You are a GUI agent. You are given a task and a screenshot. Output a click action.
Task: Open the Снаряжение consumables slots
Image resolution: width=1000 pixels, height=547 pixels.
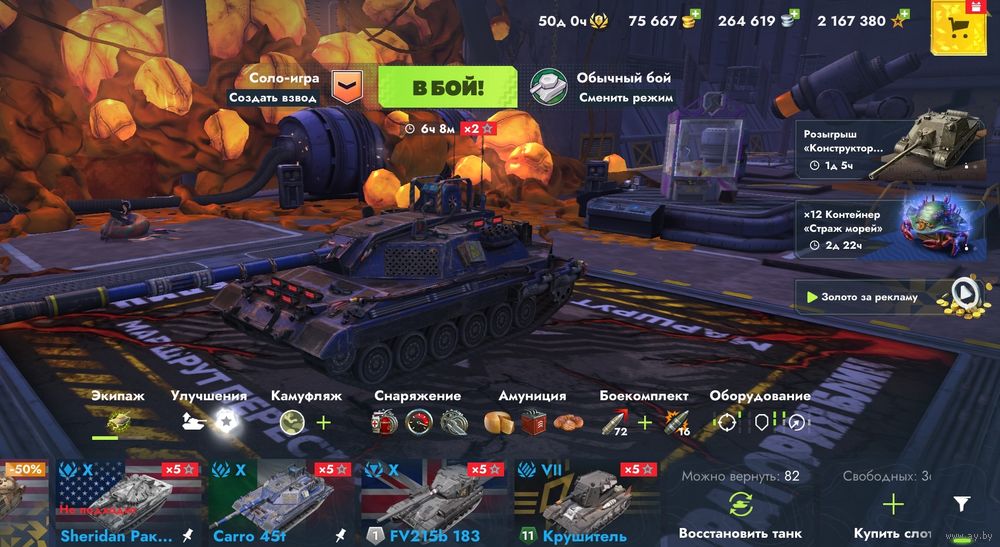coord(417,421)
